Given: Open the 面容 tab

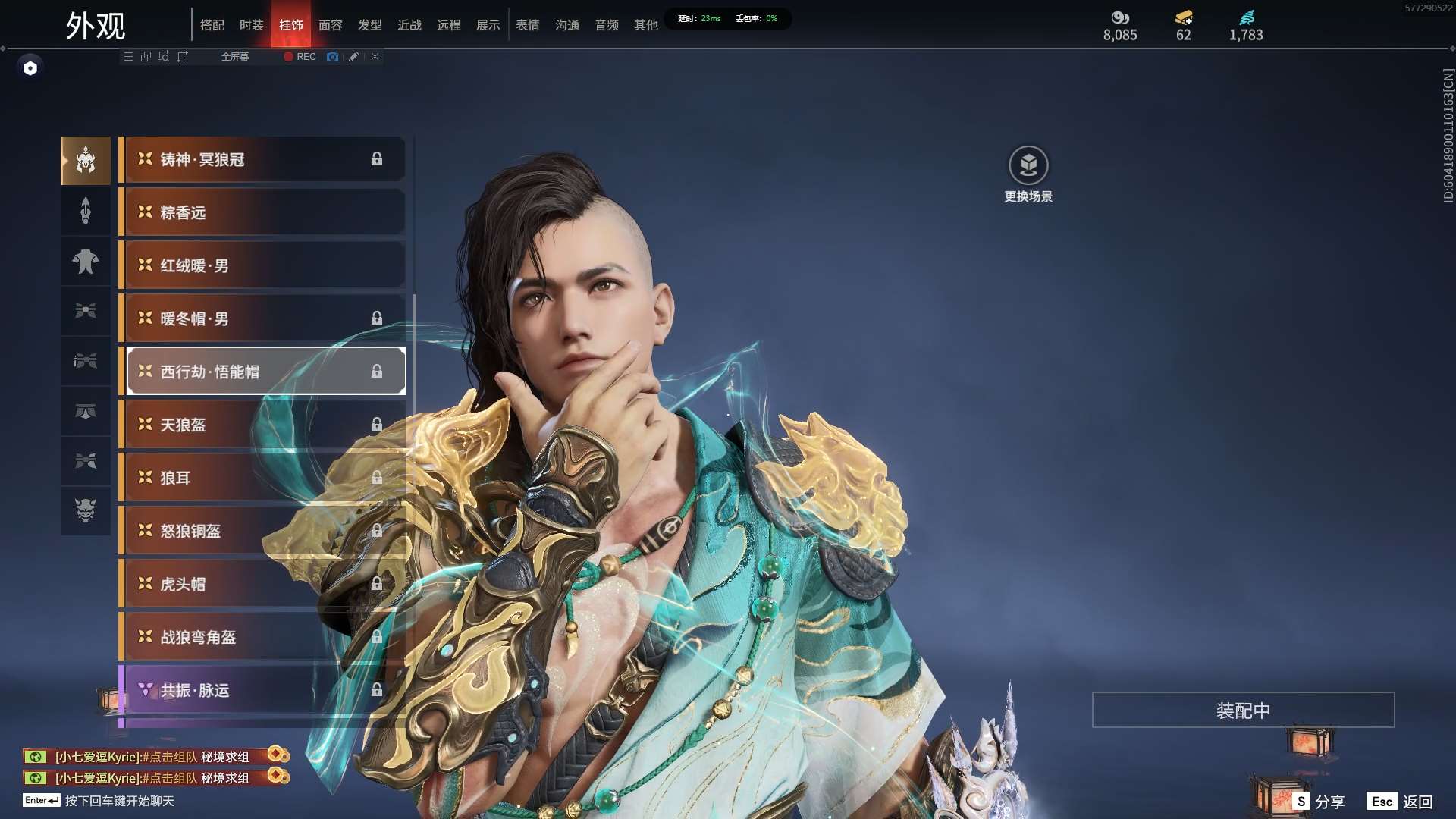Looking at the screenshot, I should 330,25.
